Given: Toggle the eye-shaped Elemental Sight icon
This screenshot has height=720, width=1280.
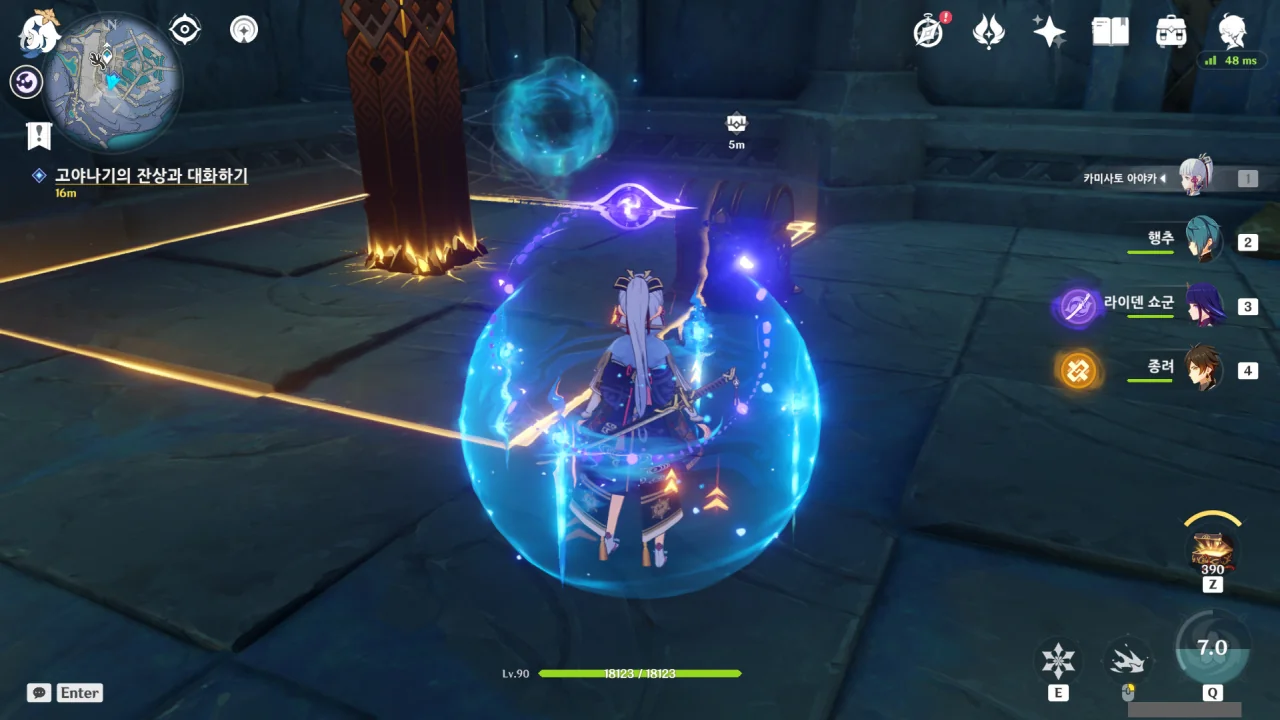Looking at the screenshot, I should pos(185,30).
